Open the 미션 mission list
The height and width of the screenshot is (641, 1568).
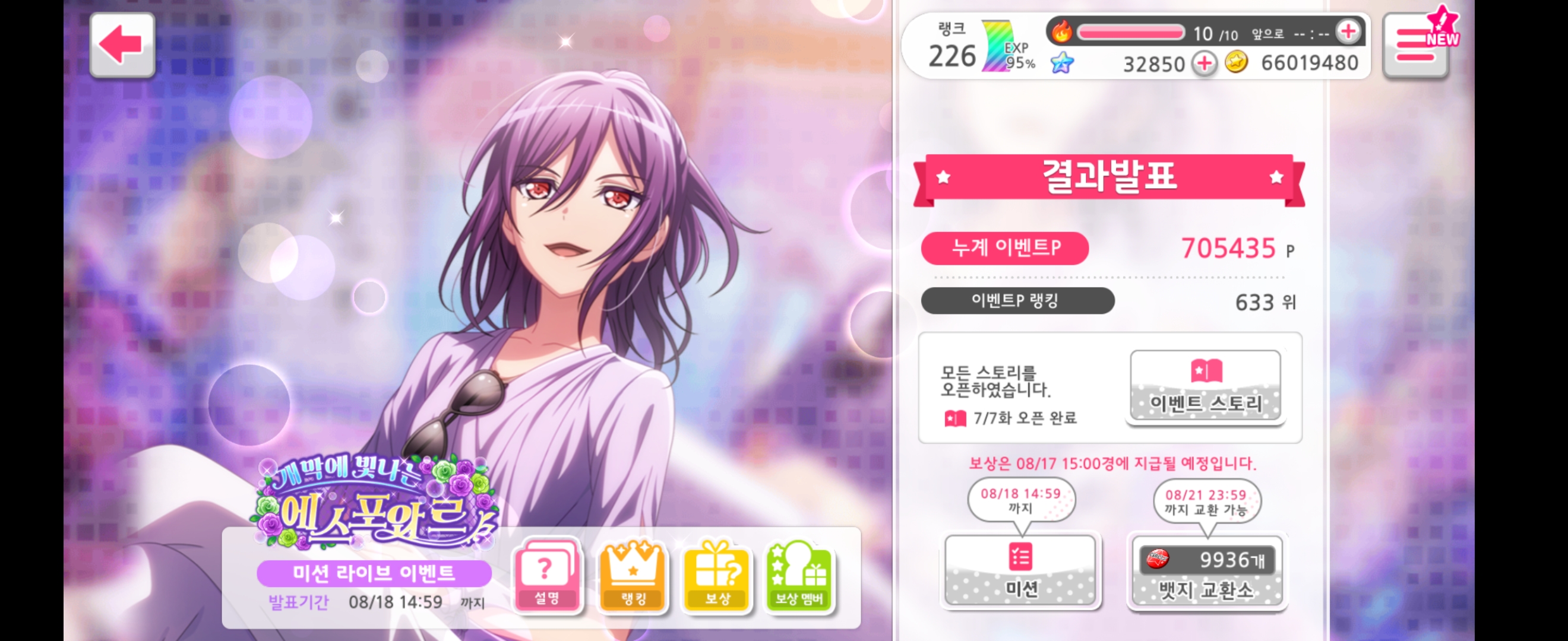click(1021, 570)
